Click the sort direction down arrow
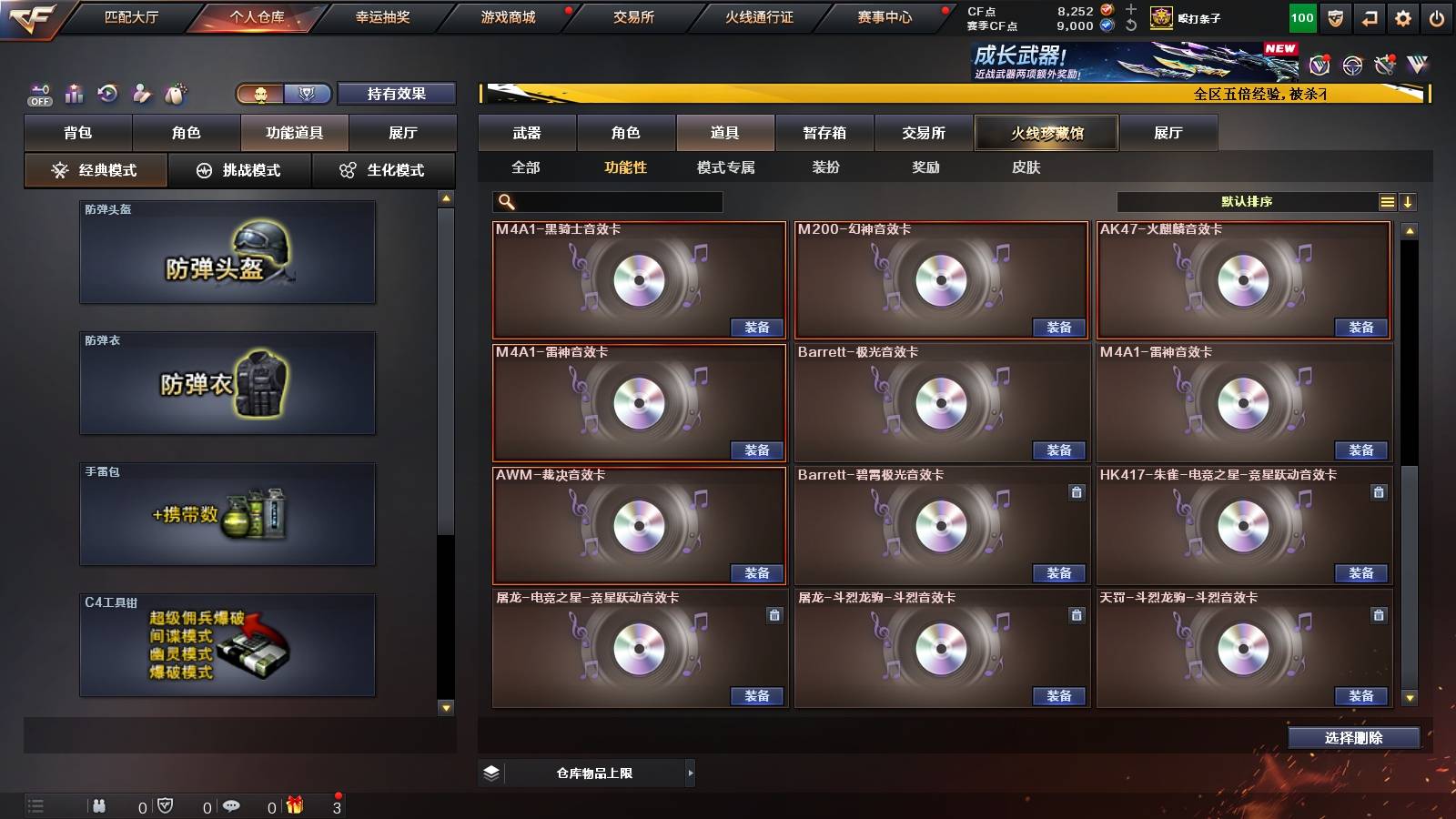Image resolution: width=1456 pixels, height=819 pixels. [x=1410, y=201]
